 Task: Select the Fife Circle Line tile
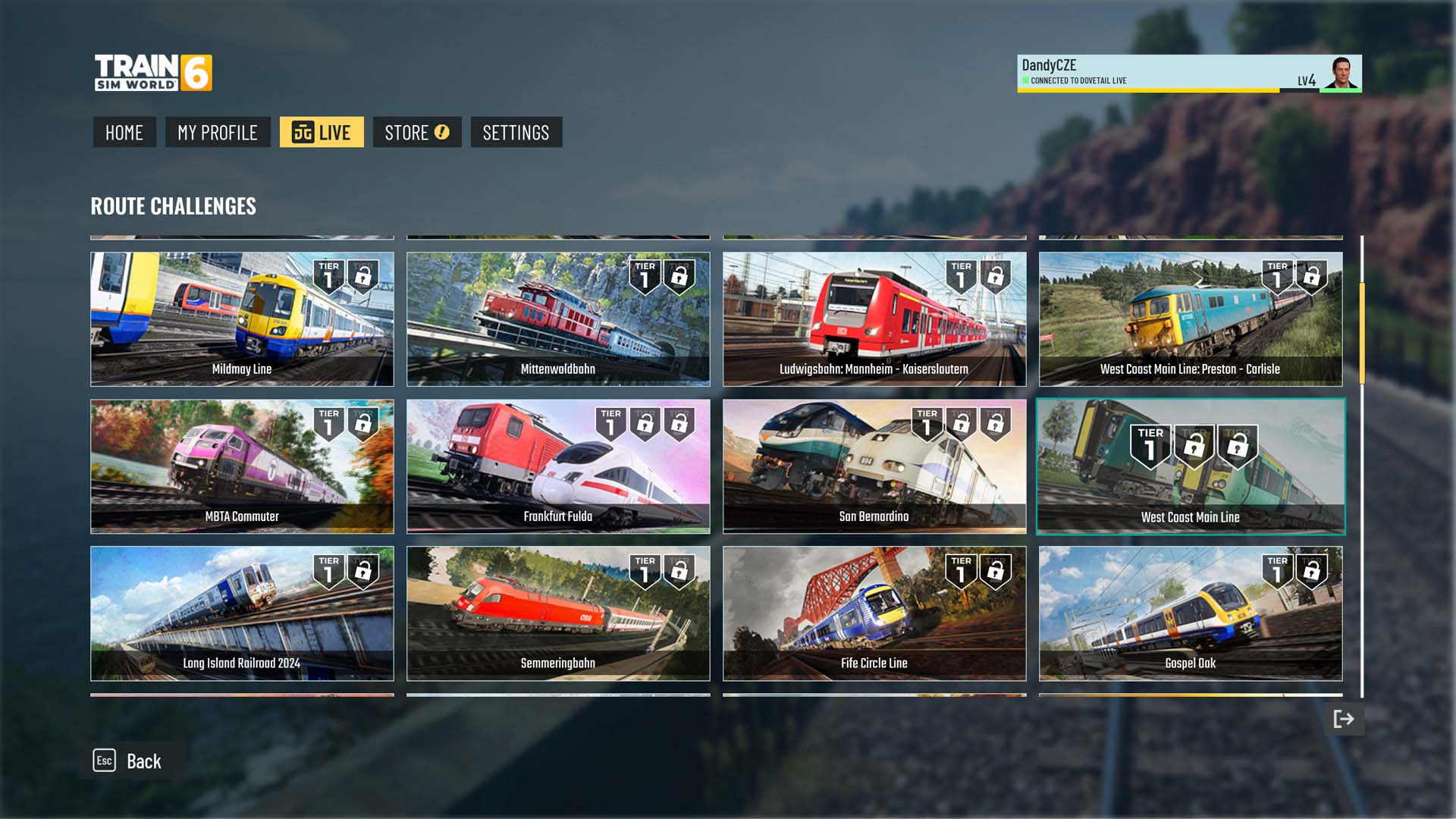coord(874,613)
